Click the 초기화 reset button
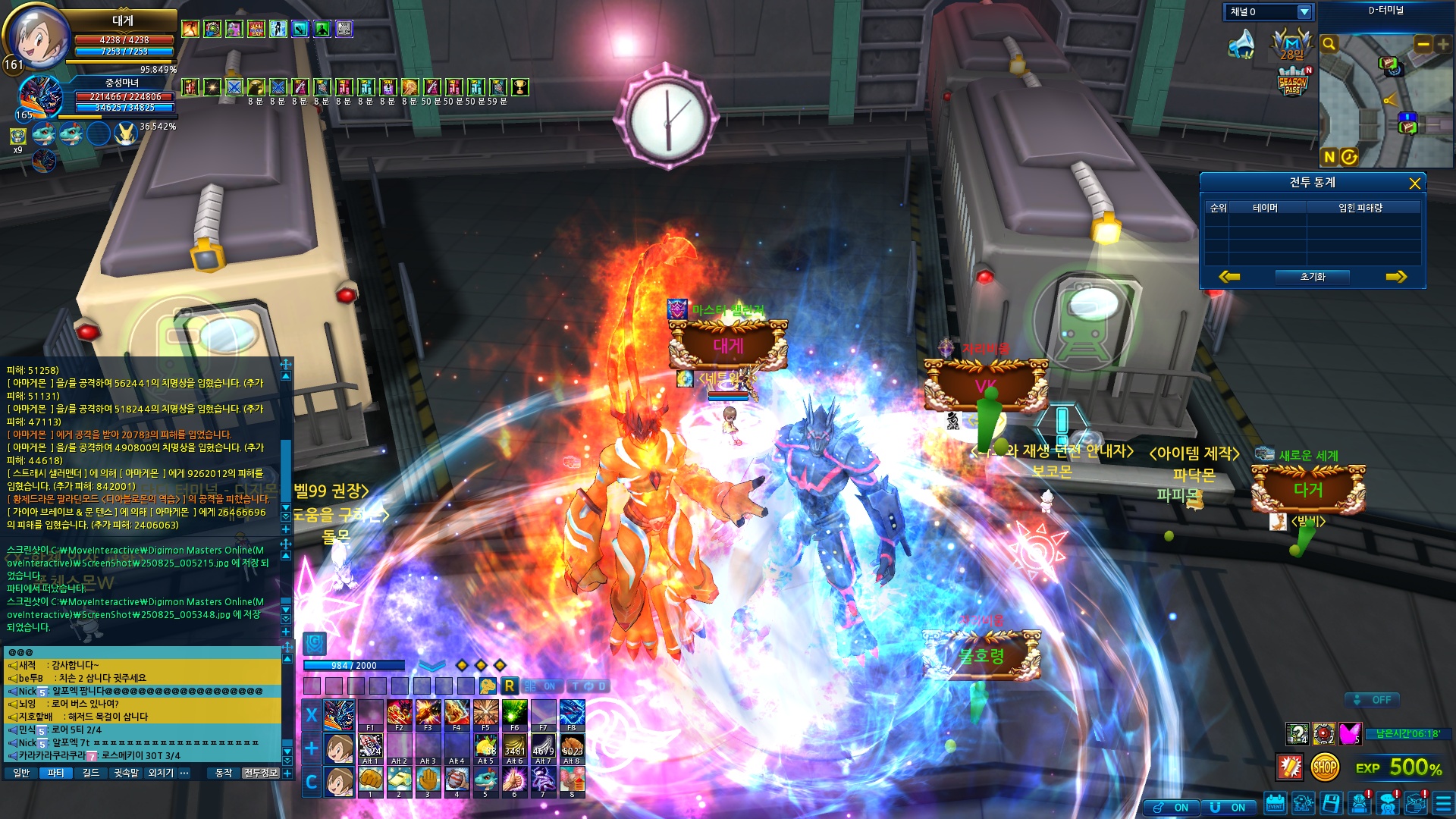1456x819 pixels. [1312, 277]
